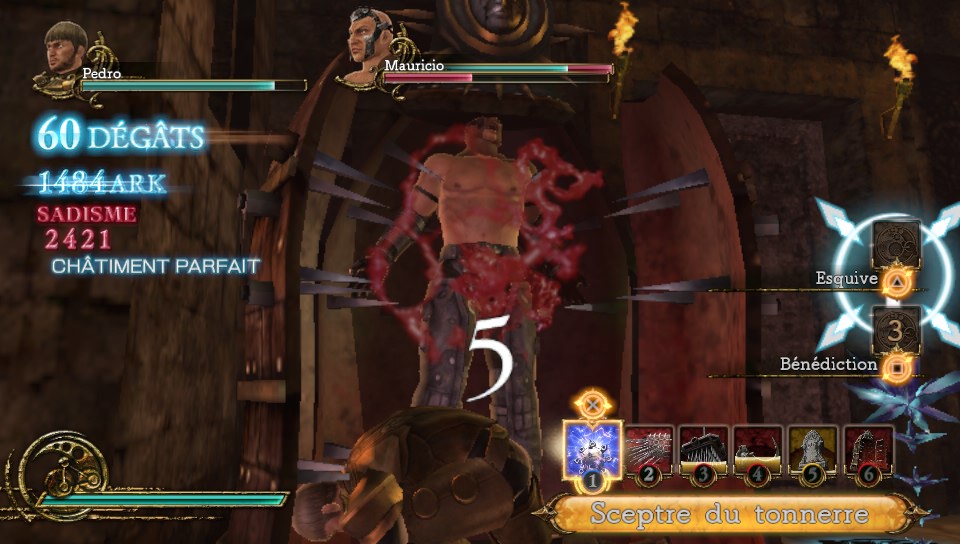Select the stone statue trap numbered 5
This screenshot has width=960, height=544.
tap(813, 450)
